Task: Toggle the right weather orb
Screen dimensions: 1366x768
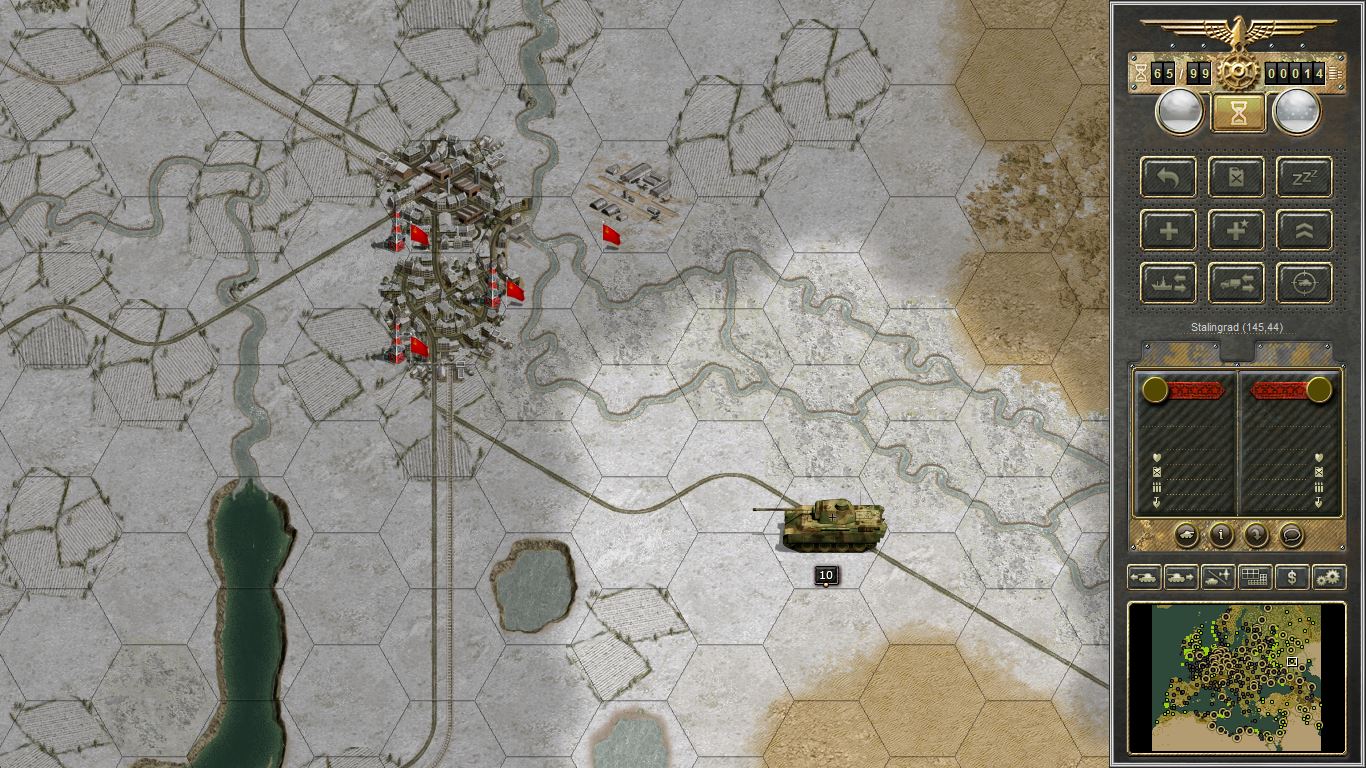Action: [1297, 110]
